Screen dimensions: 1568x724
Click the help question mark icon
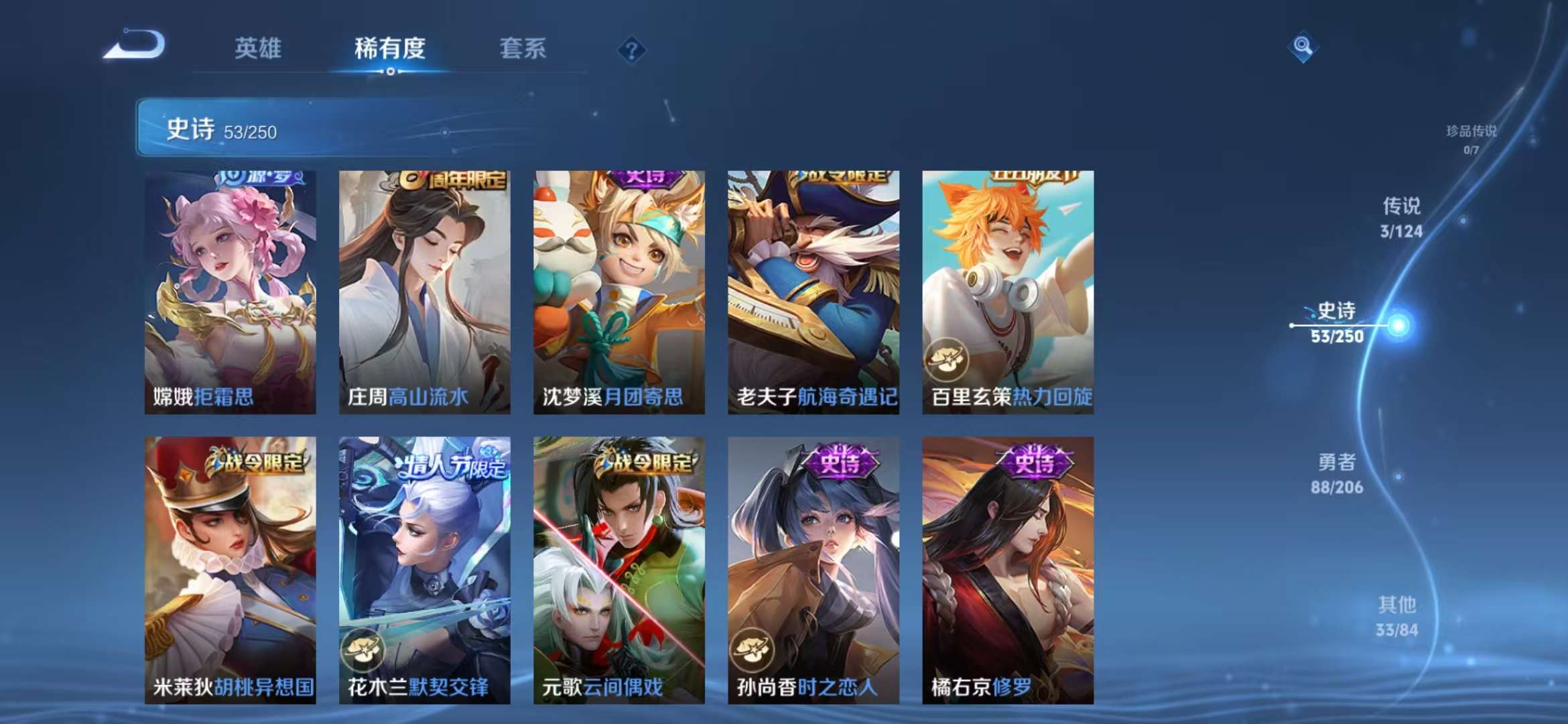tap(631, 50)
